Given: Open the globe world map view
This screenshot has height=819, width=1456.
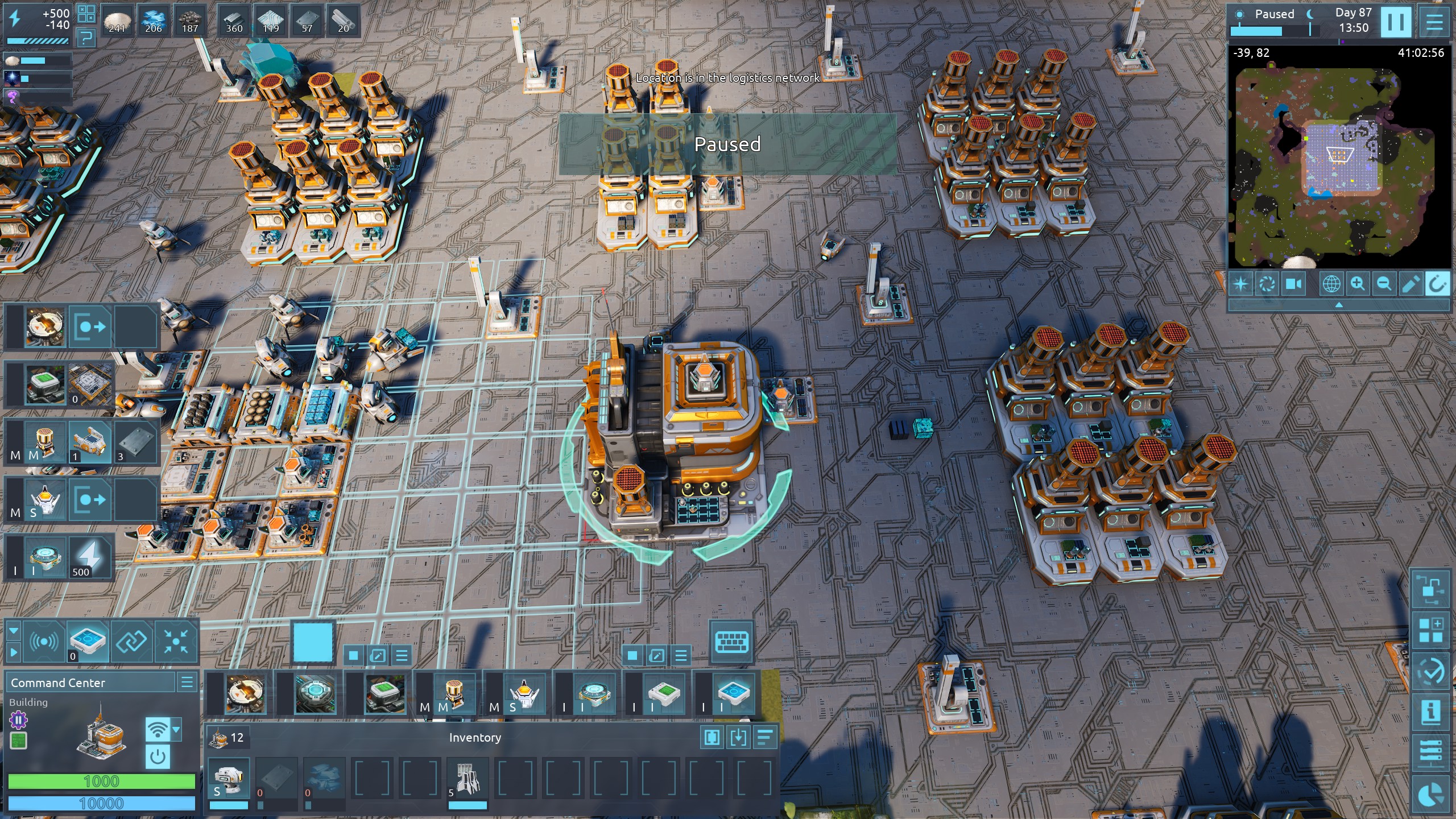Looking at the screenshot, I should 1331,283.
